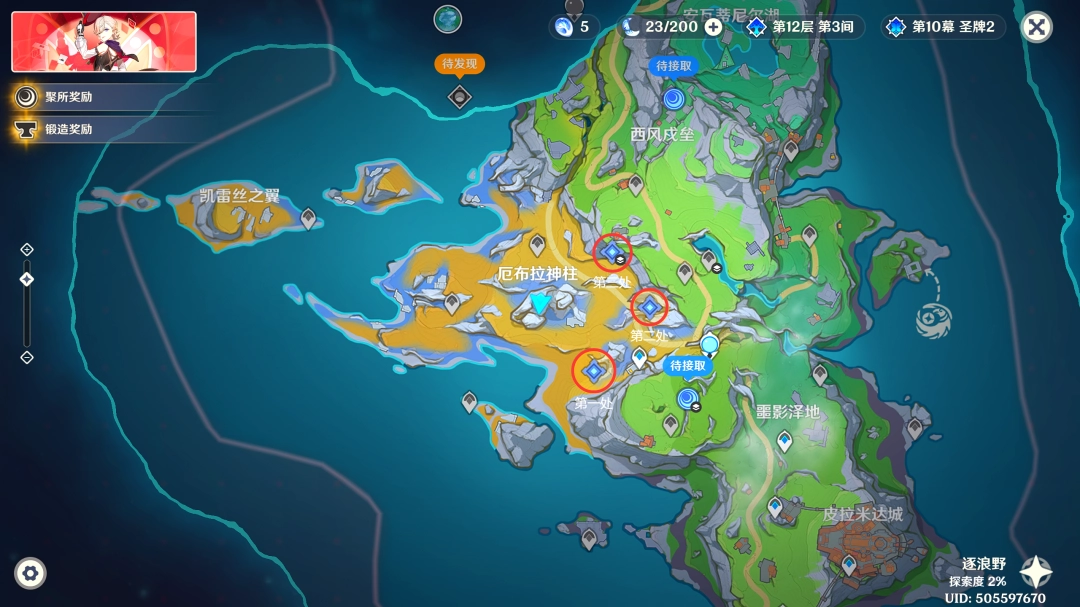Select the circled marker labeled 第一处
Image resolution: width=1080 pixels, height=607 pixels.
[594, 371]
